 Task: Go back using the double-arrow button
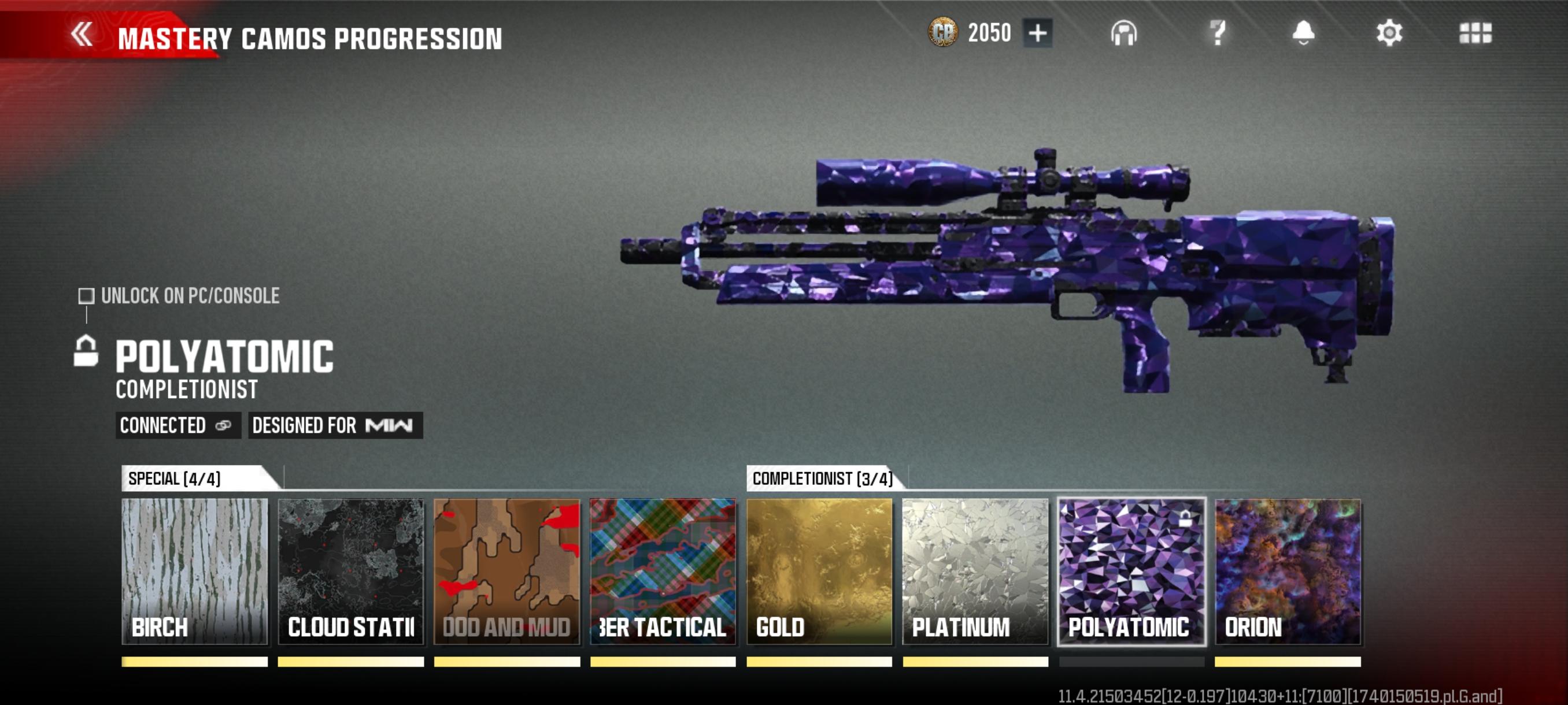coord(82,35)
